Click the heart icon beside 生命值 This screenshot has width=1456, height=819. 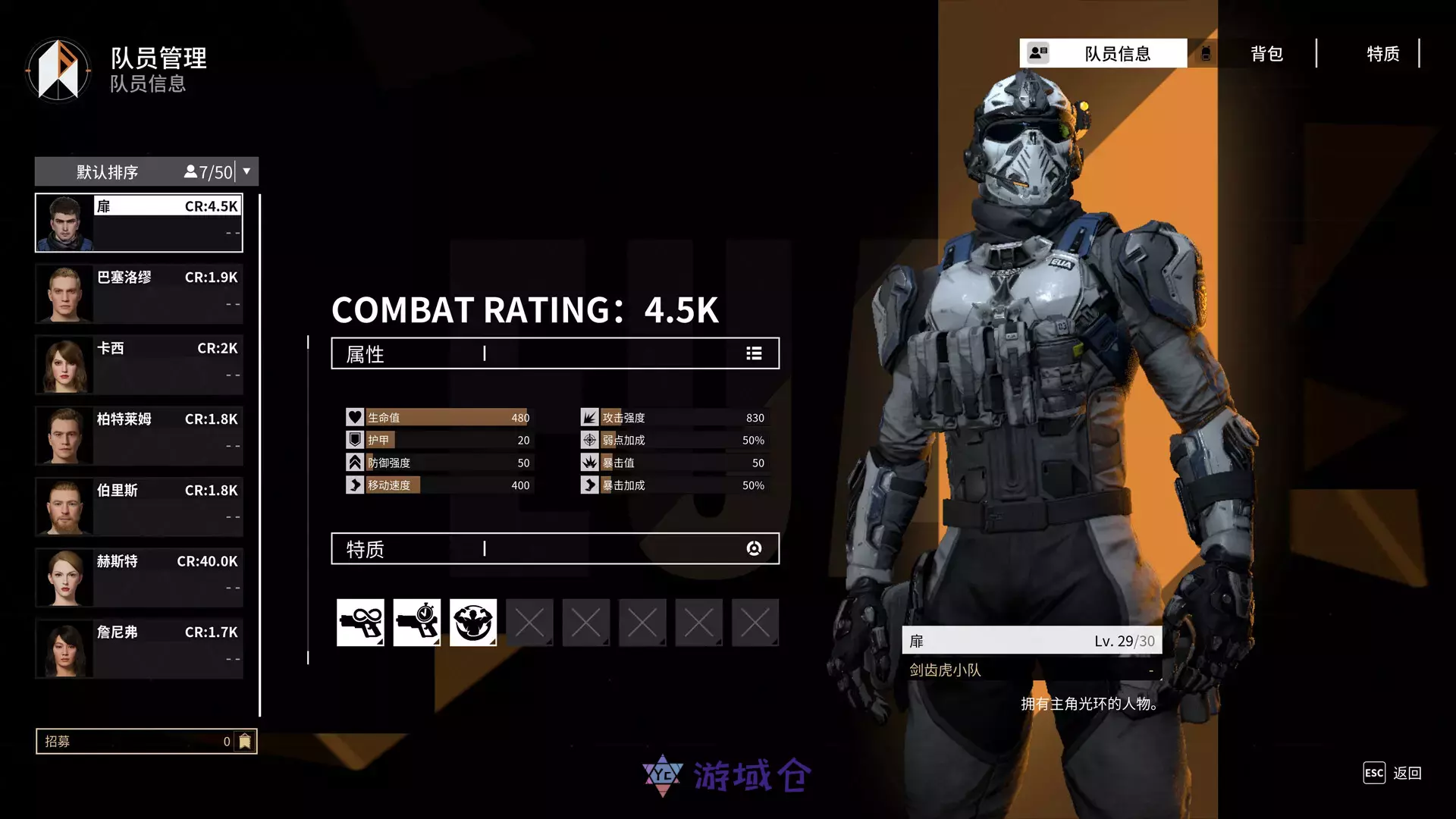[x=353, y=416]
